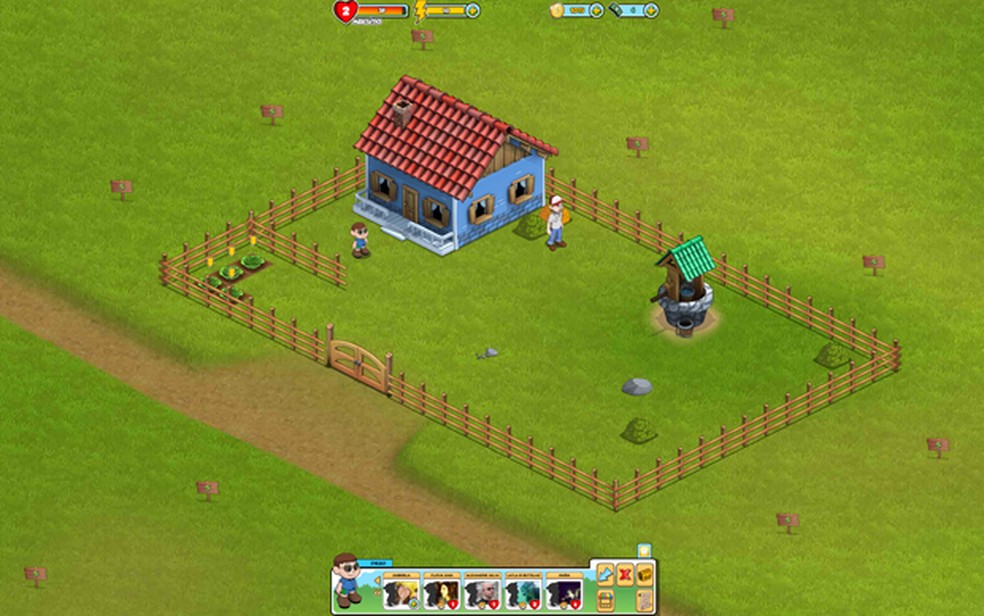Buy green cash using its plus button
Image resolution: width=984 pixels, height=616 pixels.
[x=651, y=10]
